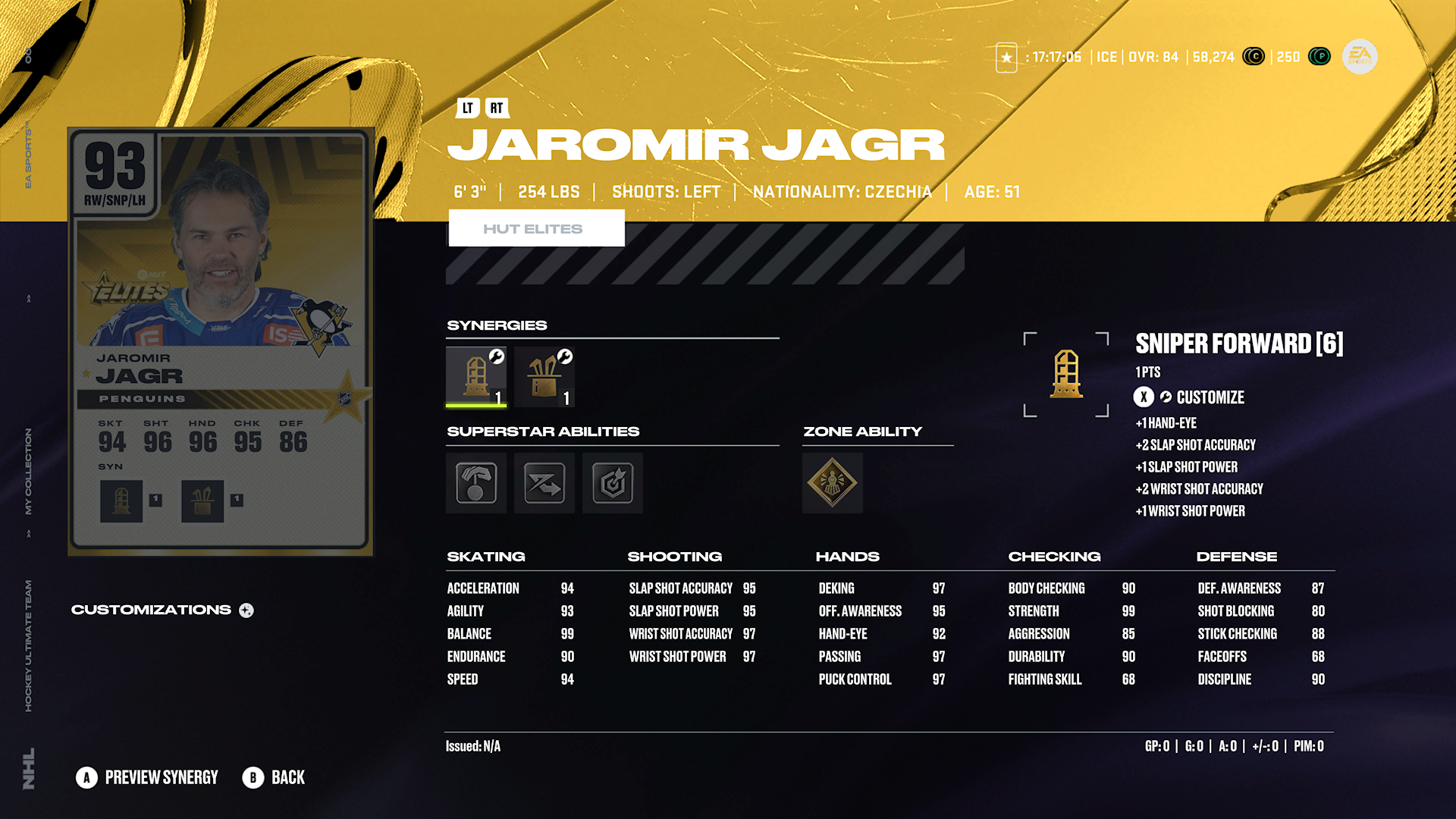Image resolution: width=1456 pixels, height=819 pixels.
Task: Click the coins currency icon
Action: 1254,57
